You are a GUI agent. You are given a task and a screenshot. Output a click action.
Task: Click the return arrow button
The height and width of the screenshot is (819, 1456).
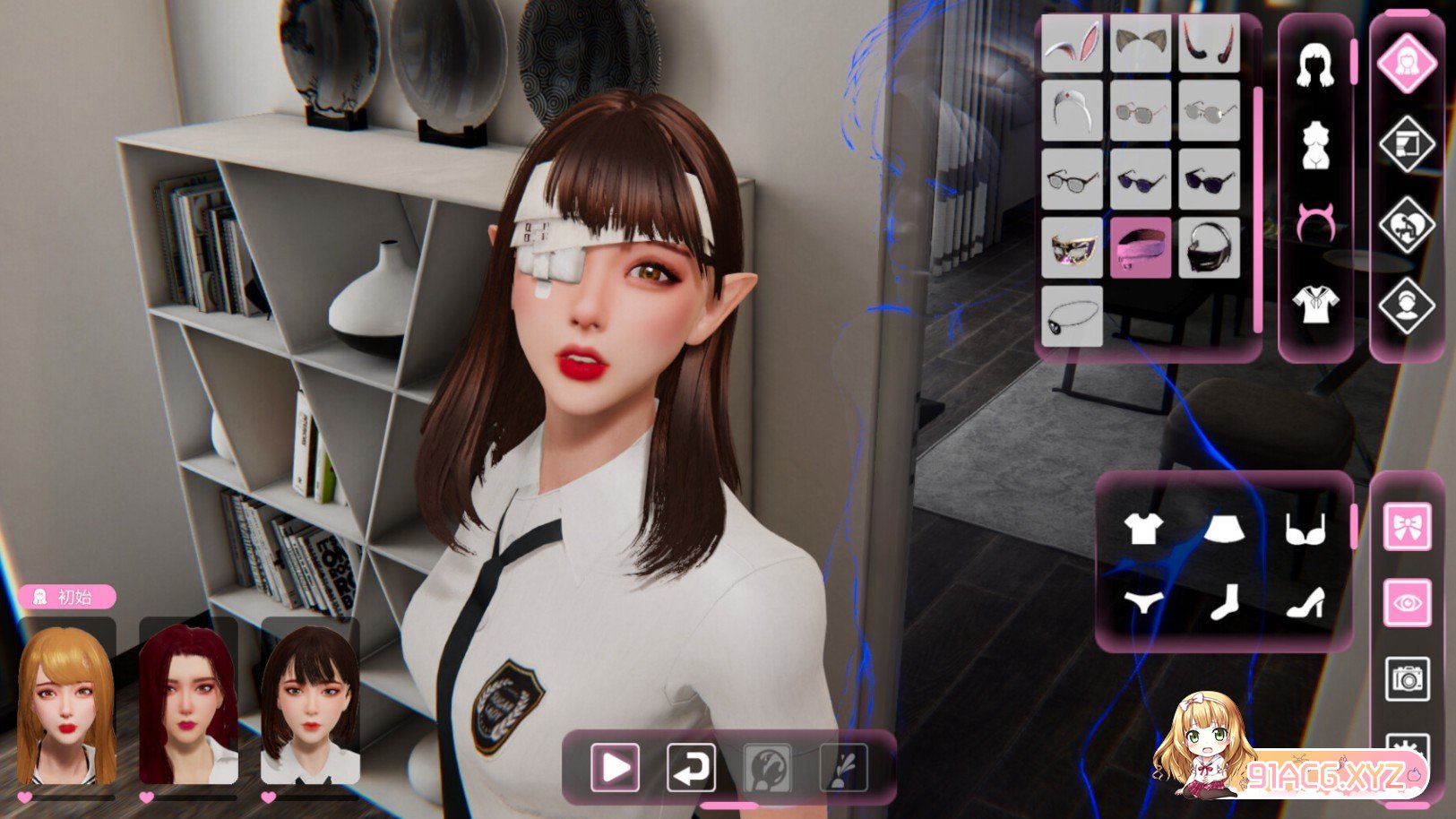691,767
